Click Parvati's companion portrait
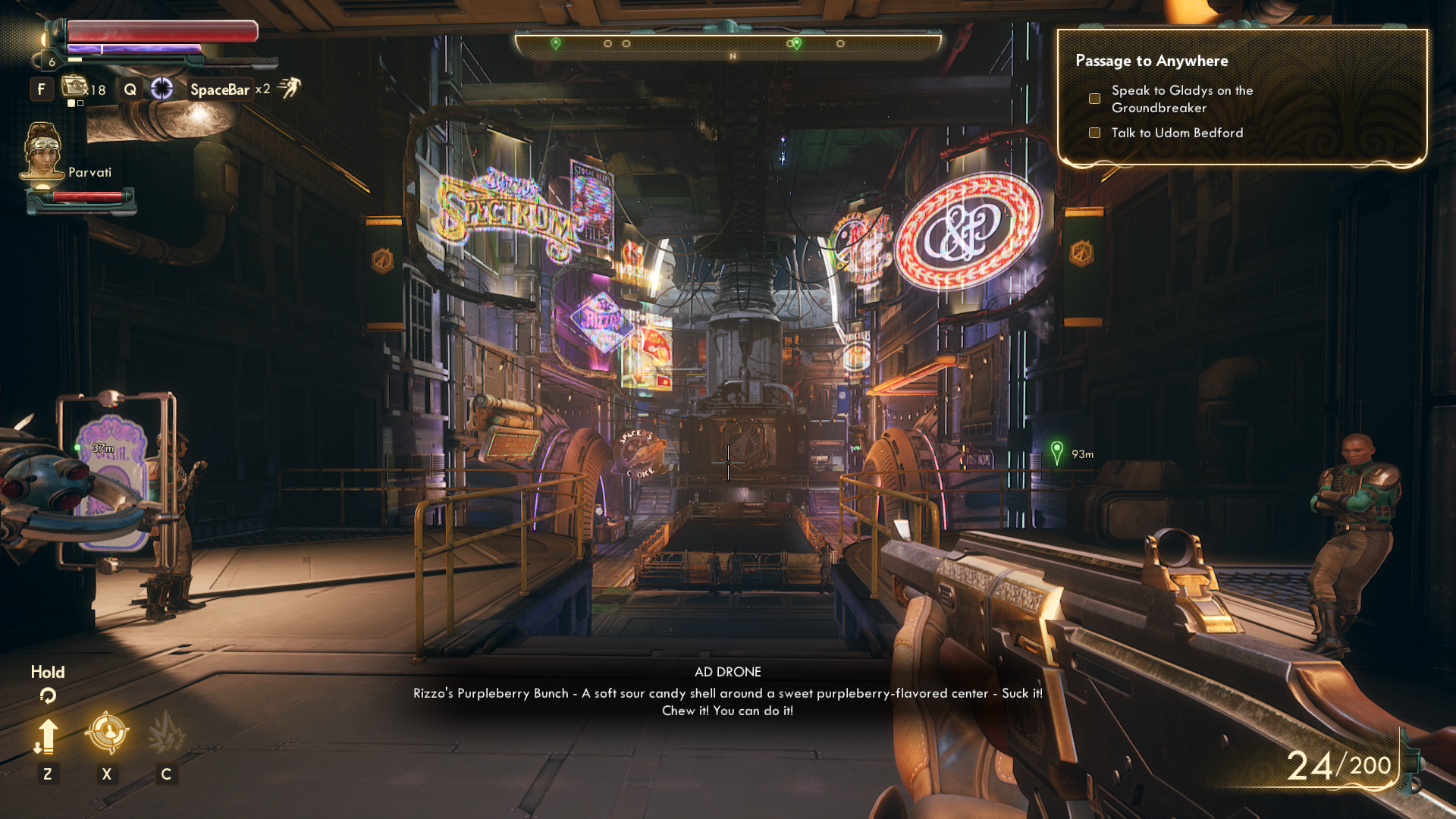The image size is (1456, 819). pyautogui.click(x=42, y=152)
